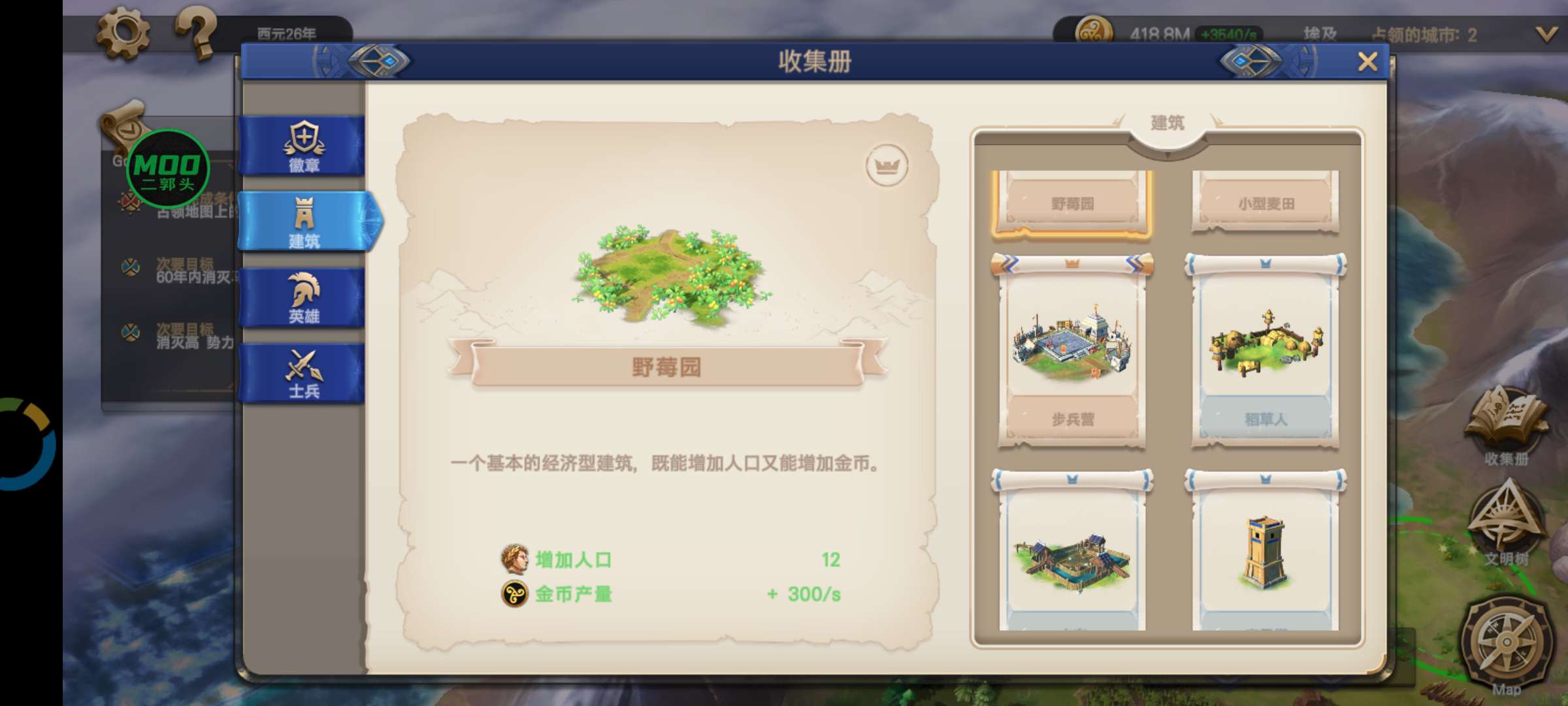Image resolution: width=1568 pixels, height=706 pixels.
Task: Open the gear settings icon
Action: click(x=123, y=31)
